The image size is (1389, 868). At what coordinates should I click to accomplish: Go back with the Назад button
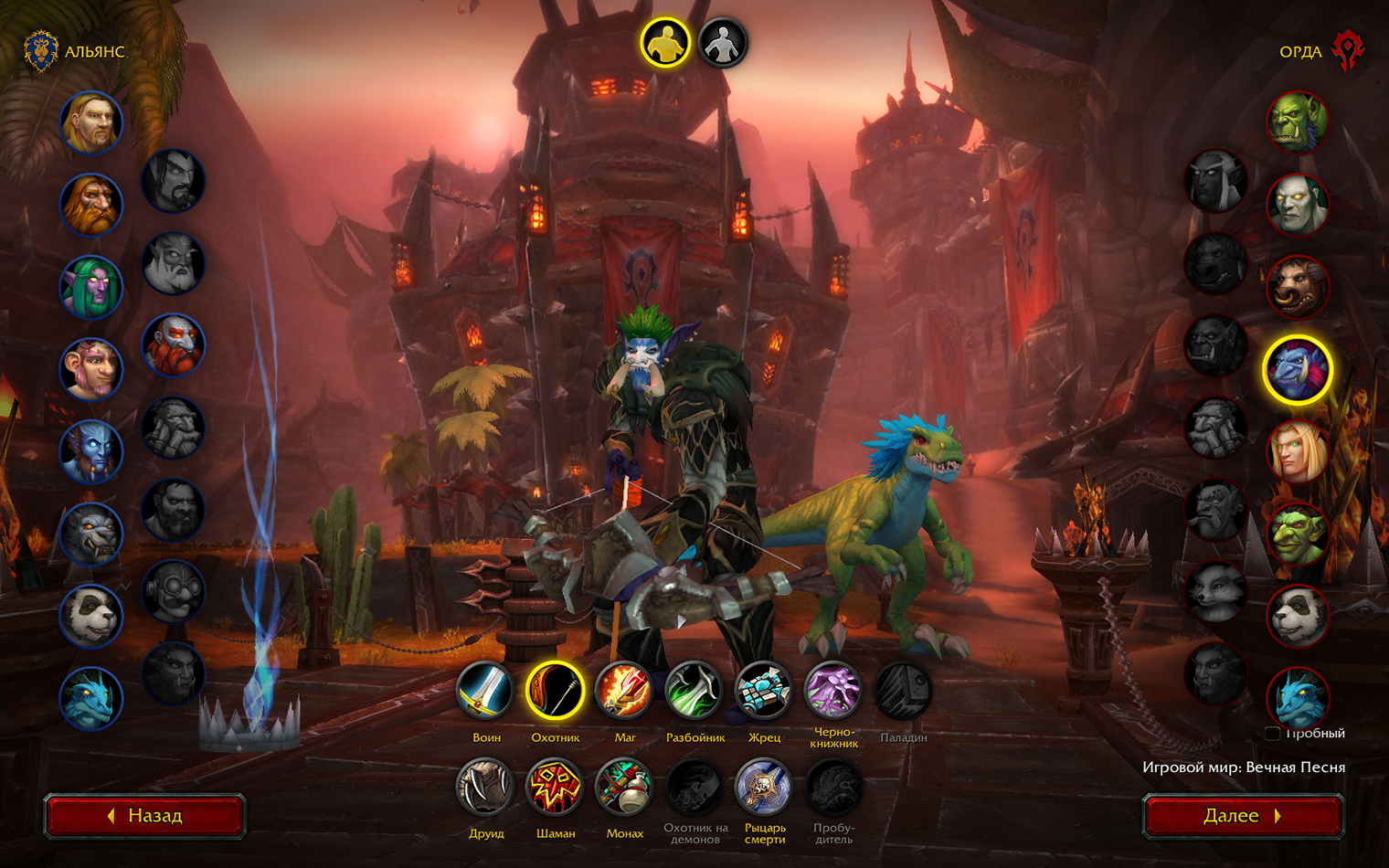point(145,815)
